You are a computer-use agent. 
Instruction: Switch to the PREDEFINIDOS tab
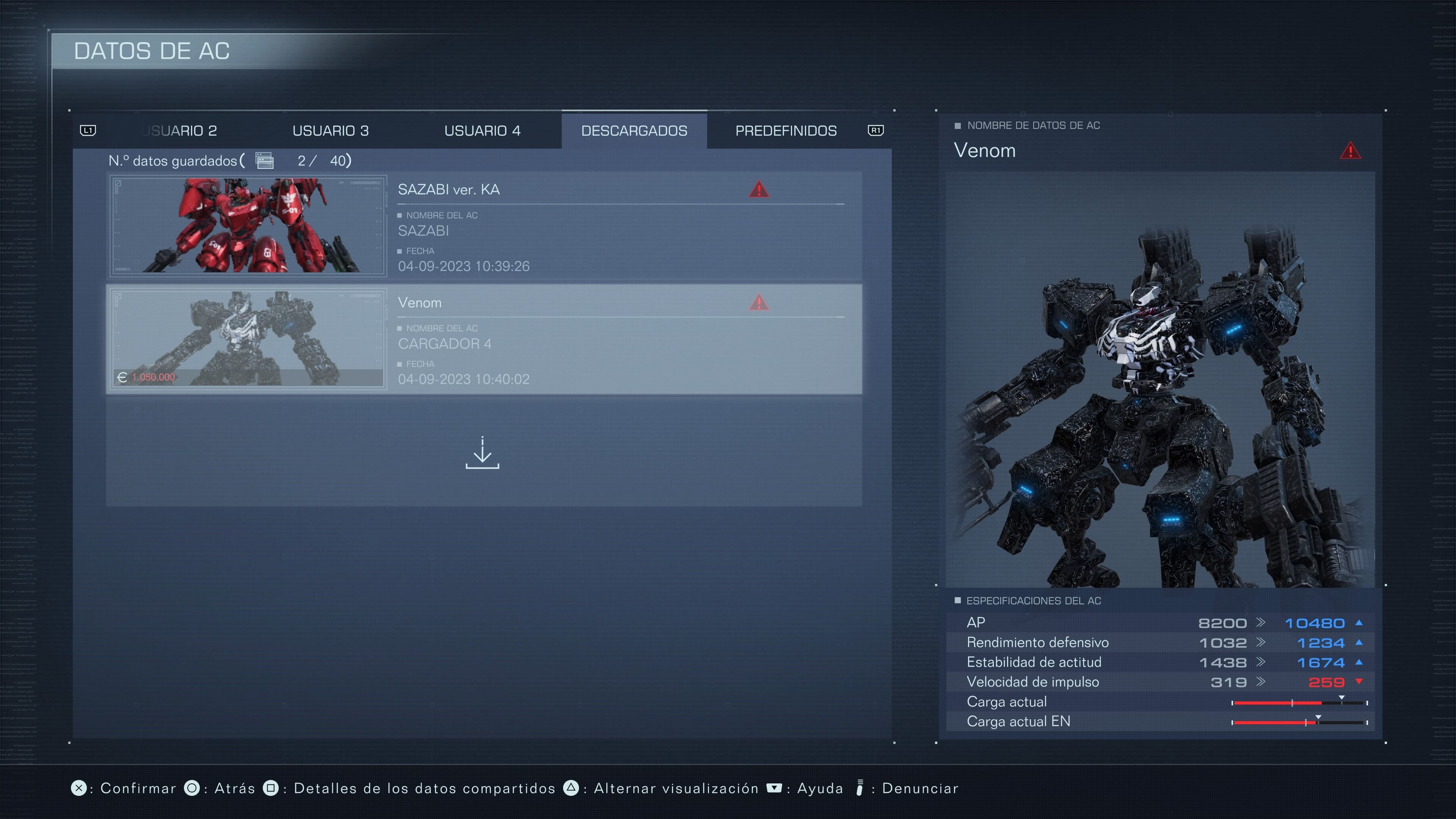(x=786, y=130)
